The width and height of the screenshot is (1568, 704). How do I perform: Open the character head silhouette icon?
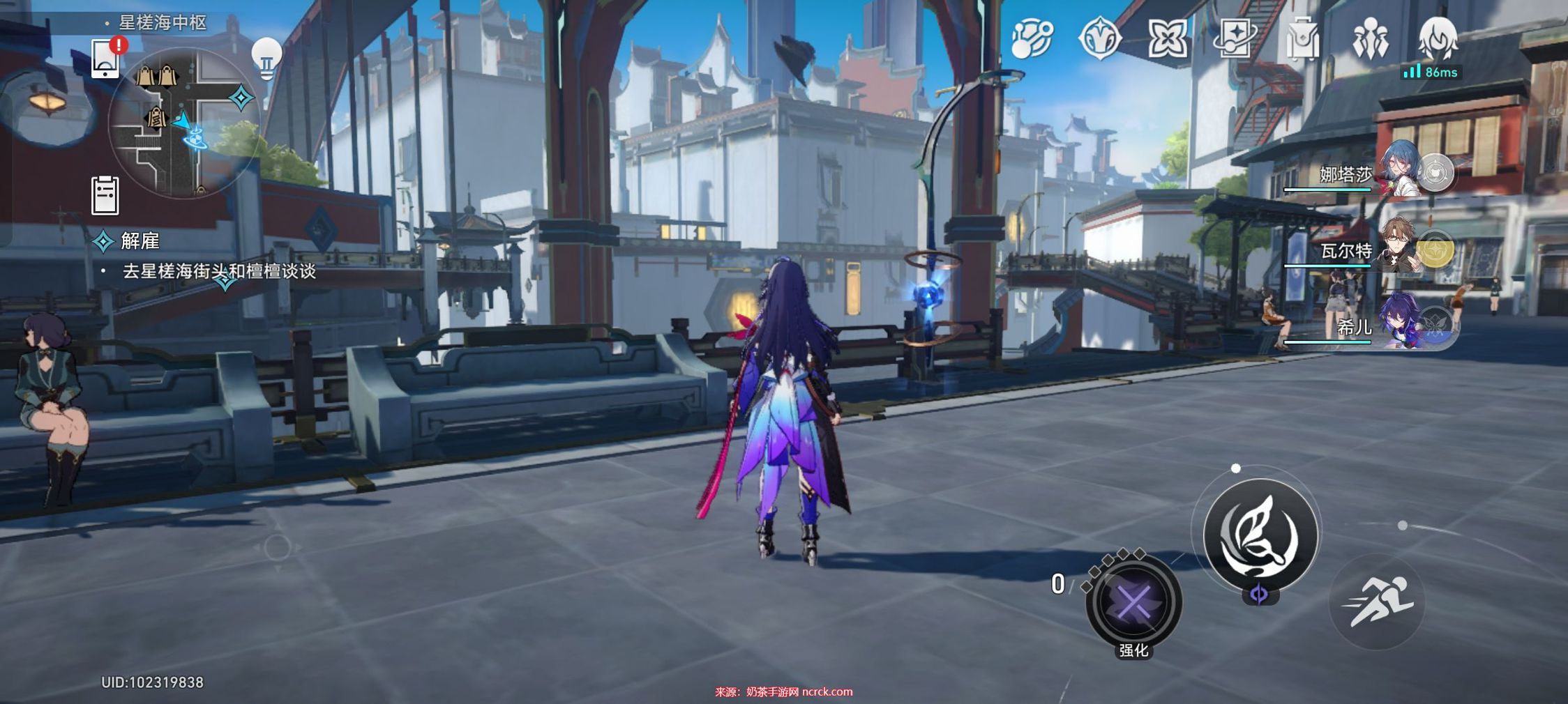(1438, 38)
